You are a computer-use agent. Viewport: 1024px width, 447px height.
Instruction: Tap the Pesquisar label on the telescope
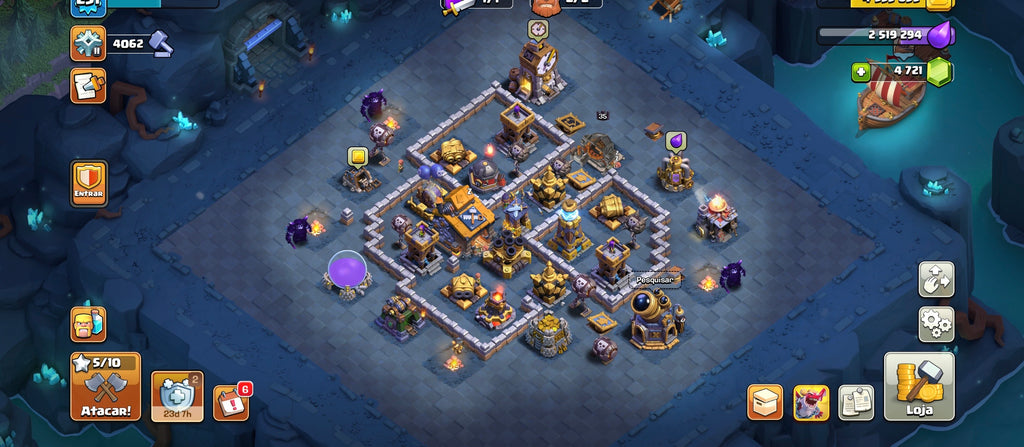pos(656,281)
